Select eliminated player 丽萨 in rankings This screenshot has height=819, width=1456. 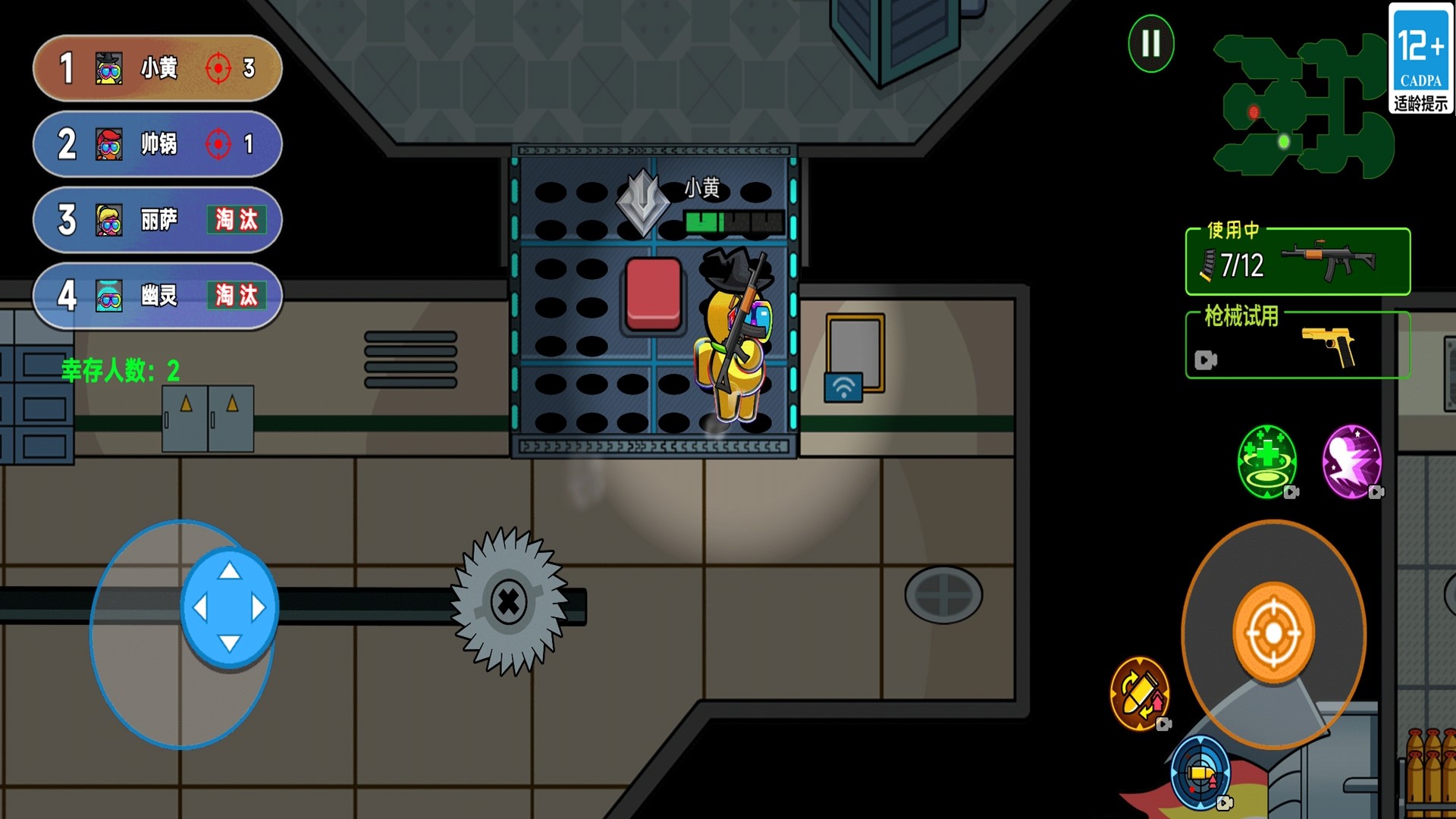158,220
